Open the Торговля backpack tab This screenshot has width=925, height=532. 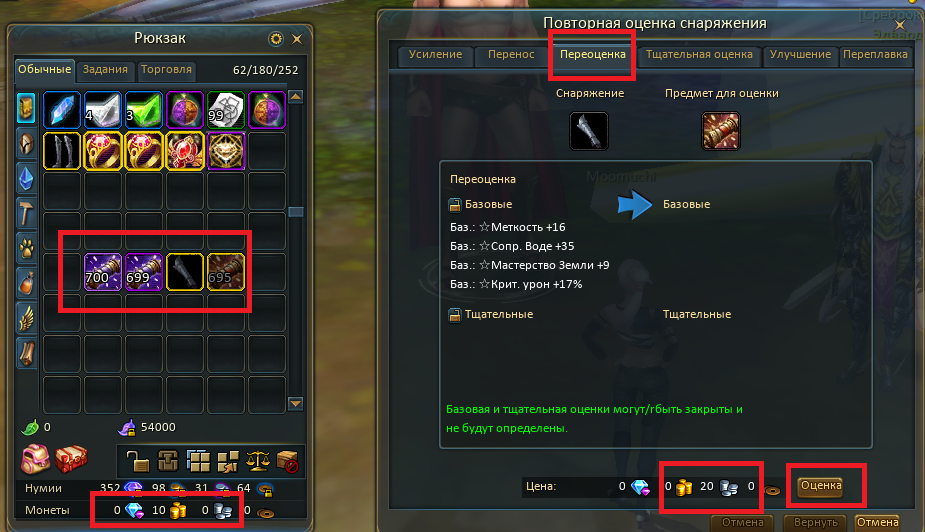(x=167, y=70)
